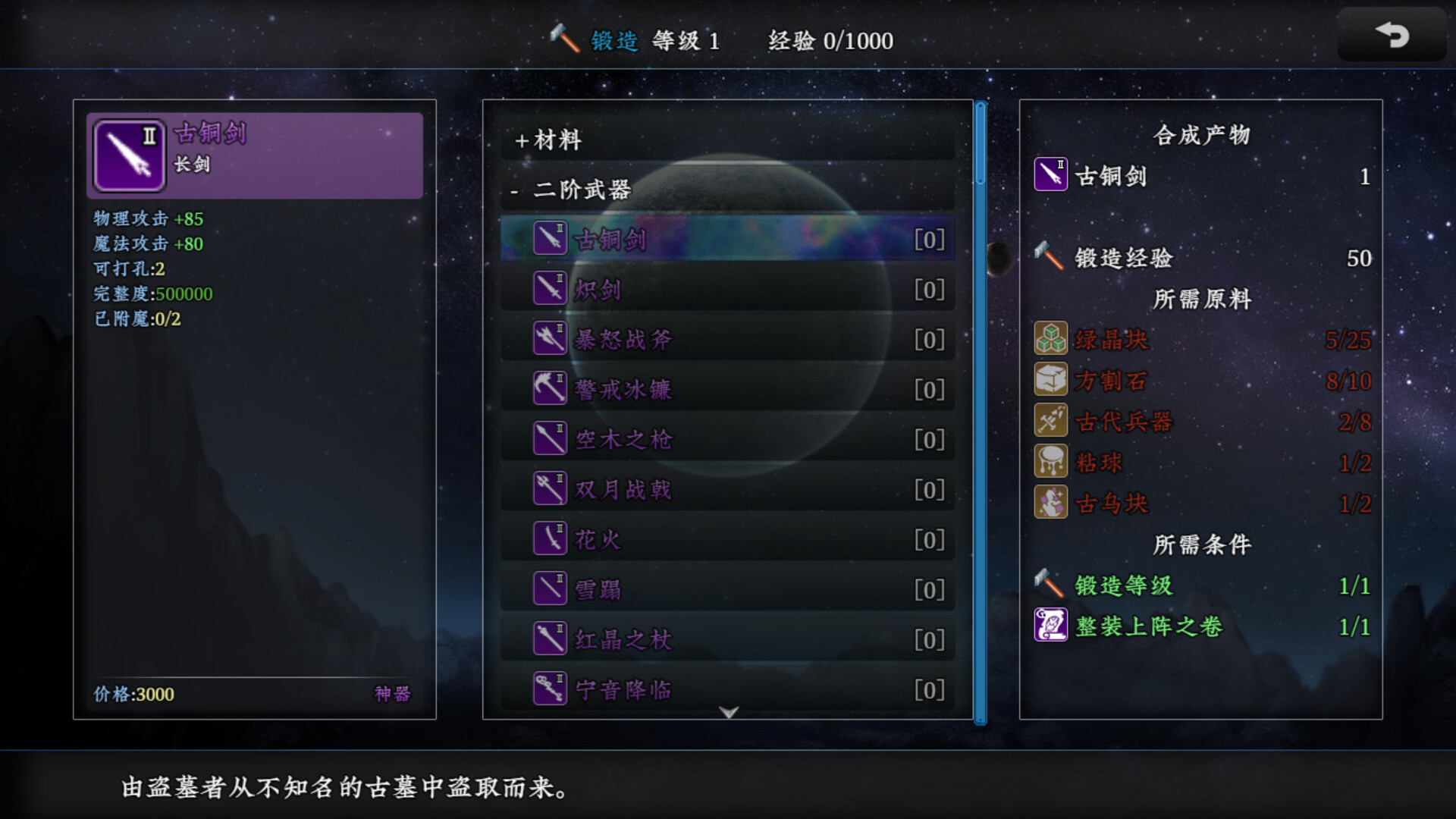Click the back arrow button
Image resolution: width=1456 pixels, height=819 pixels.
(x=1392, y=35)
